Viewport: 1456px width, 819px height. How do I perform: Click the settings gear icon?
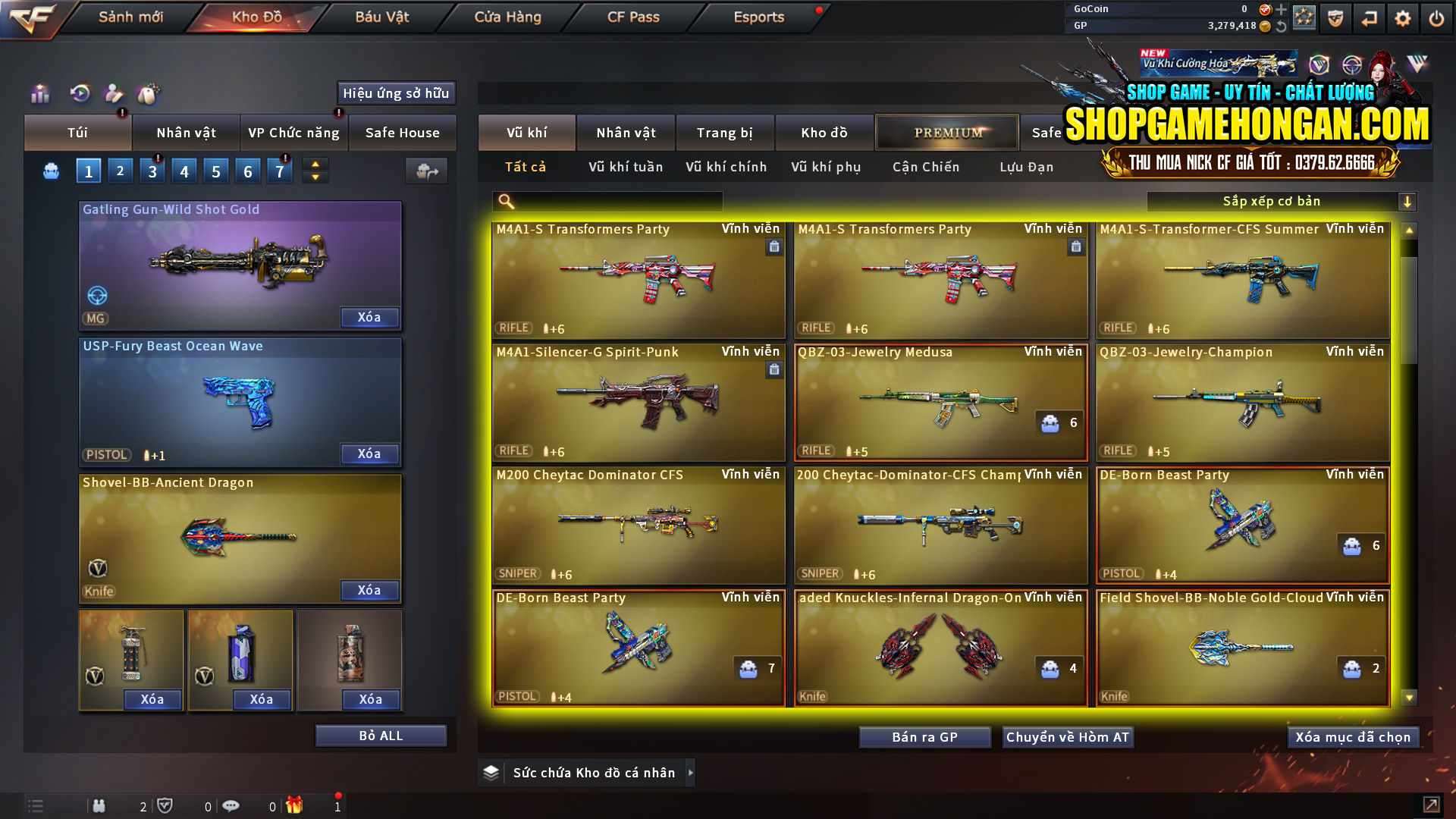pos(1402,17)
